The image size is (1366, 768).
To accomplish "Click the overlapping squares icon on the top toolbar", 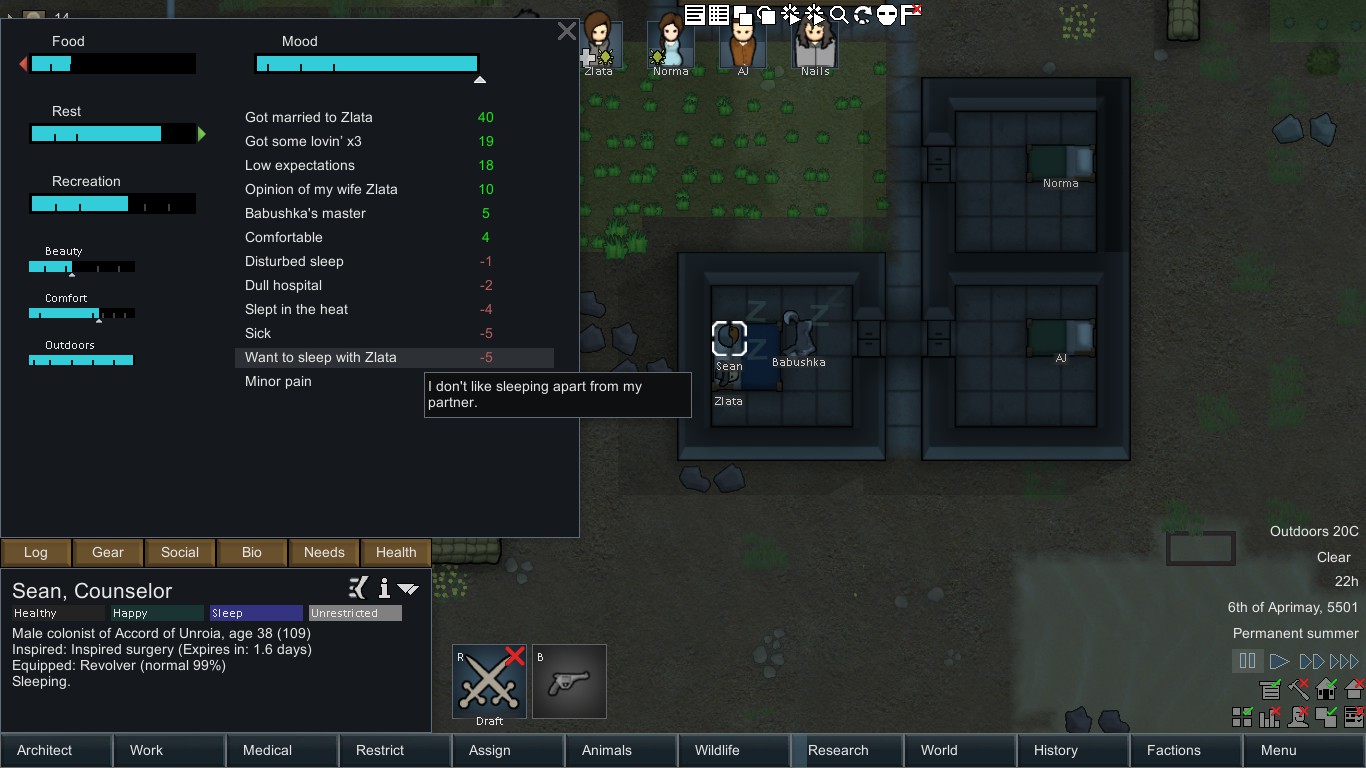I will click(744, 14).
